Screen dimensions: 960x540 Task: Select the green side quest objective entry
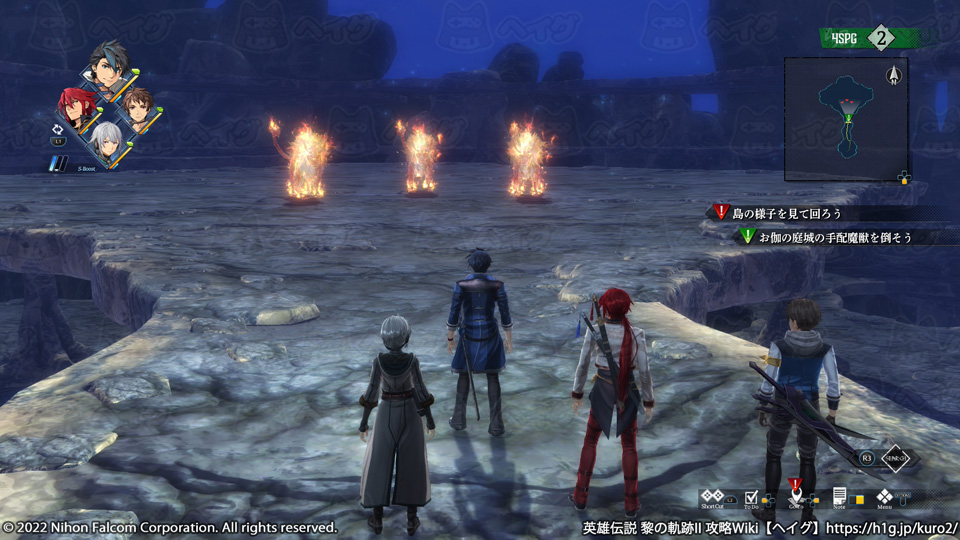coord(835,237)
